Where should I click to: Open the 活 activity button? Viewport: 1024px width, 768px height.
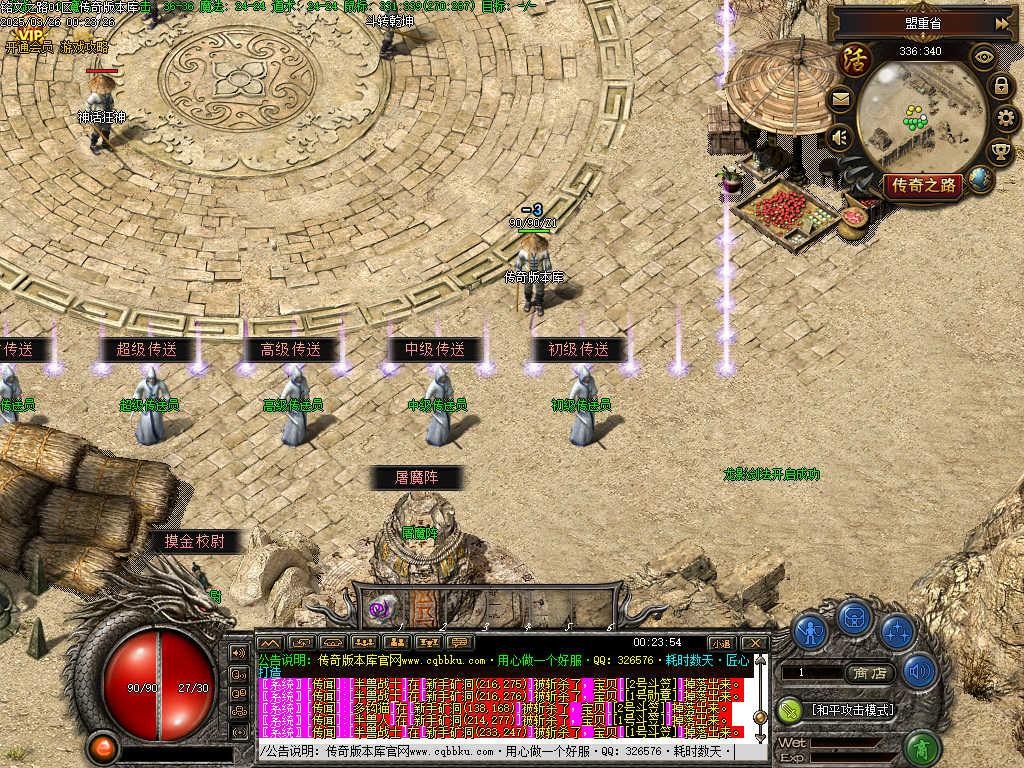point(855,60)
